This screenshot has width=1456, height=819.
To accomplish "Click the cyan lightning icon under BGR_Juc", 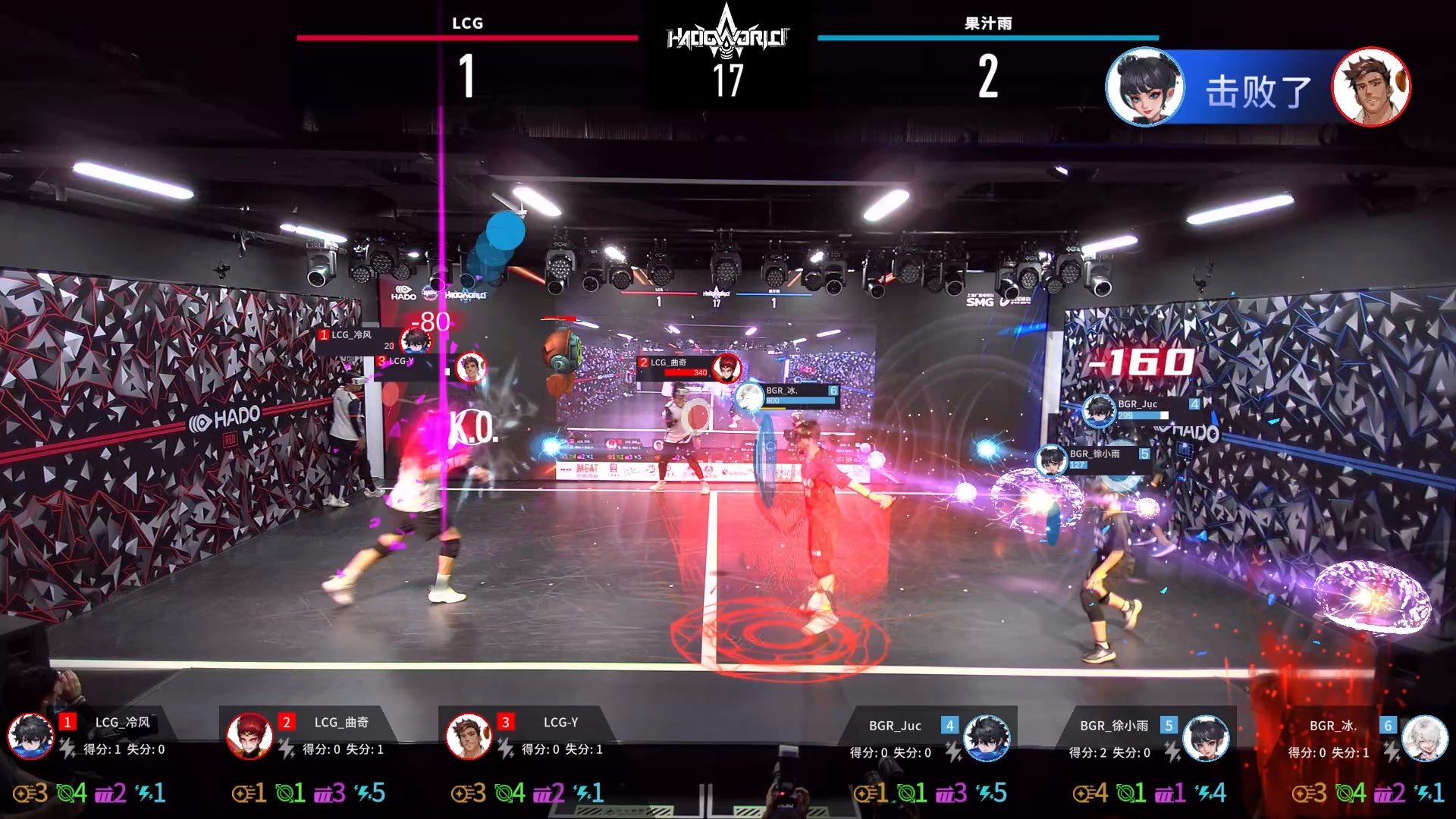I will coord(984,793).
